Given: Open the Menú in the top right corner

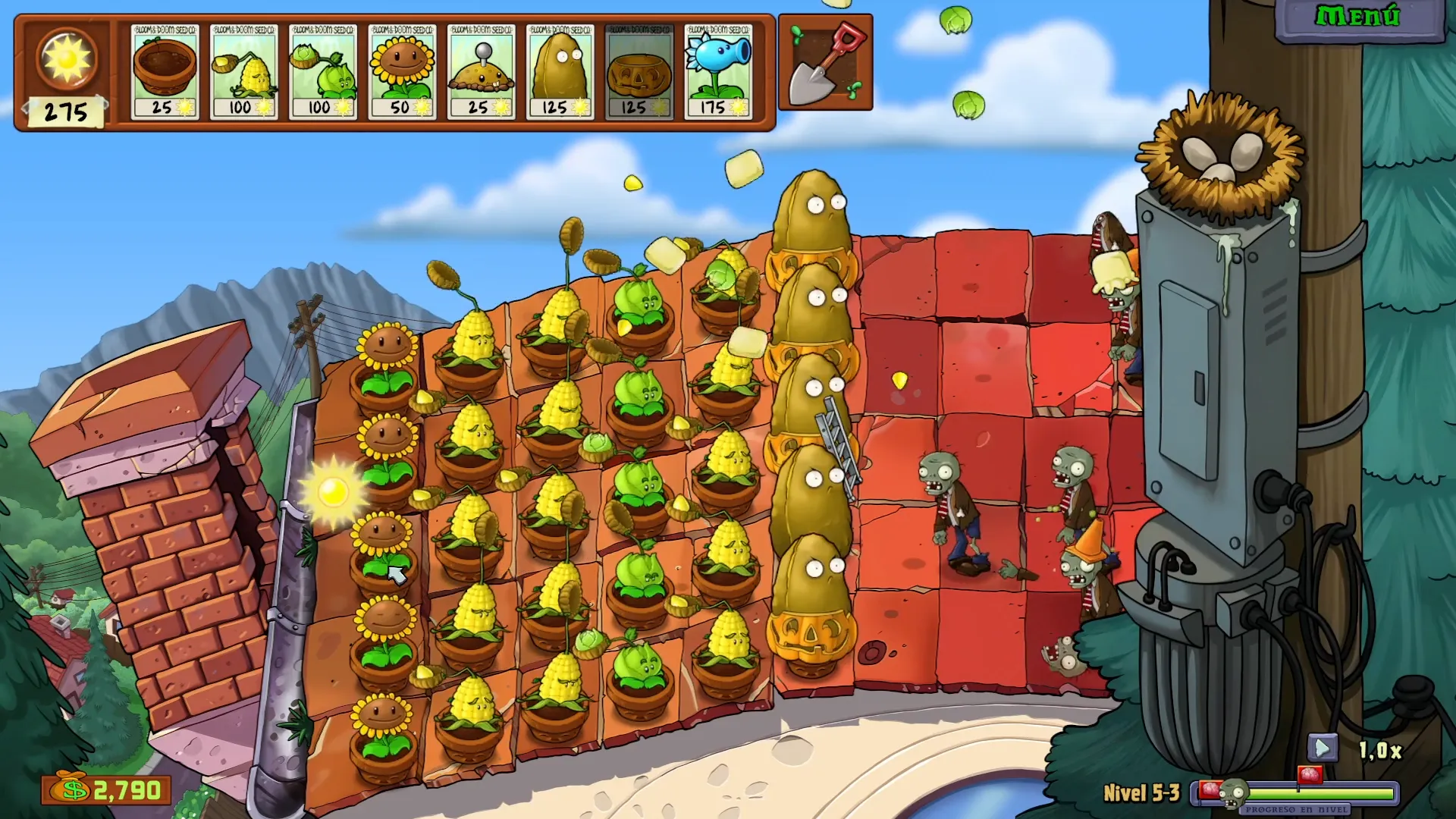Looking at the screenshot, I should [1357, 15].
